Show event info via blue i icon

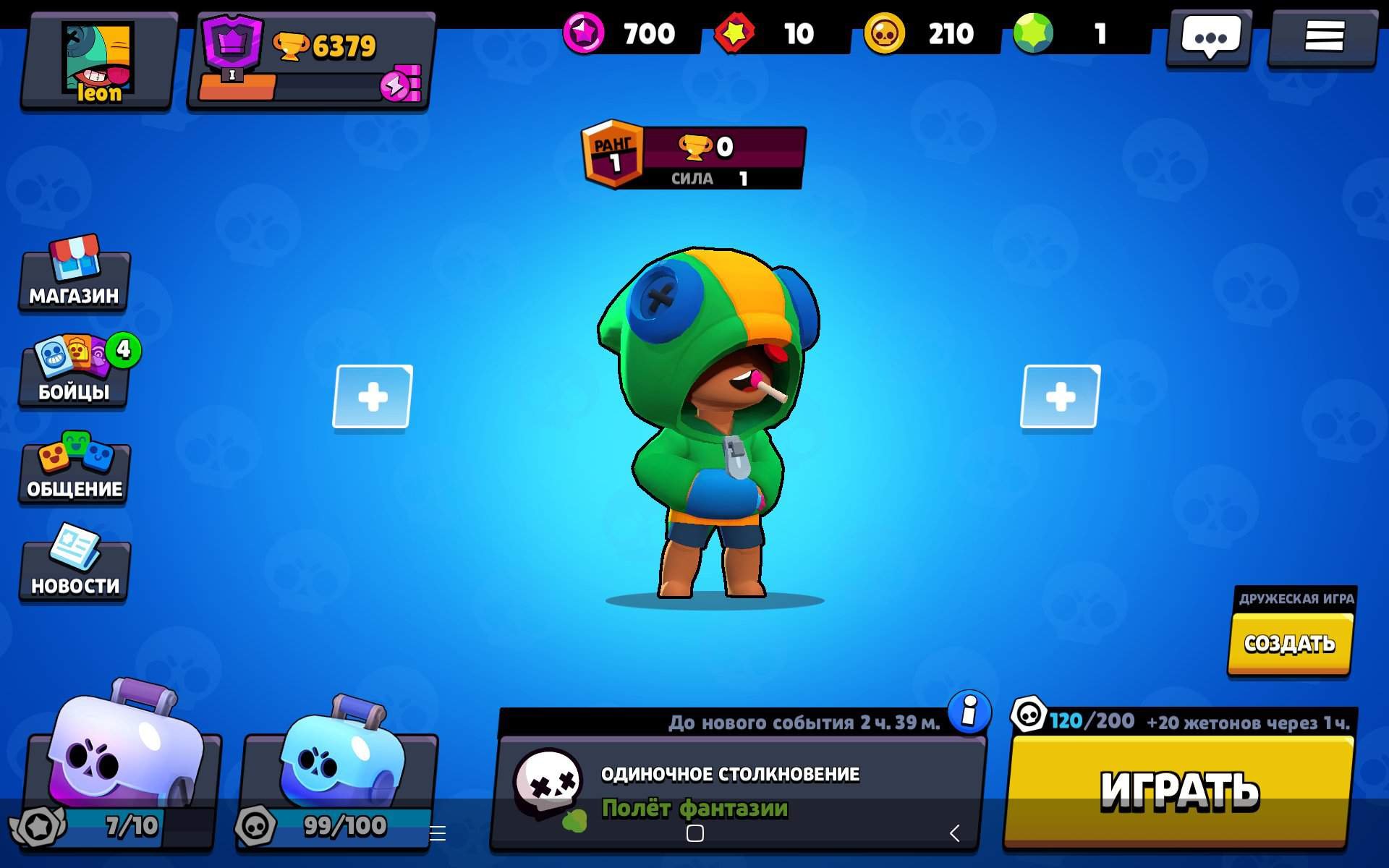click(x=969, y=712)
